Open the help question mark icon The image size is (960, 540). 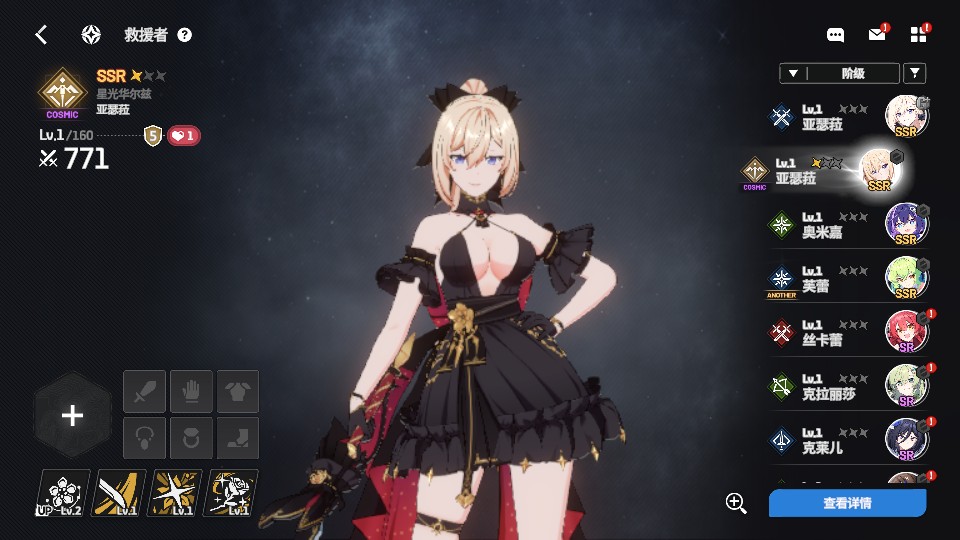184,35
